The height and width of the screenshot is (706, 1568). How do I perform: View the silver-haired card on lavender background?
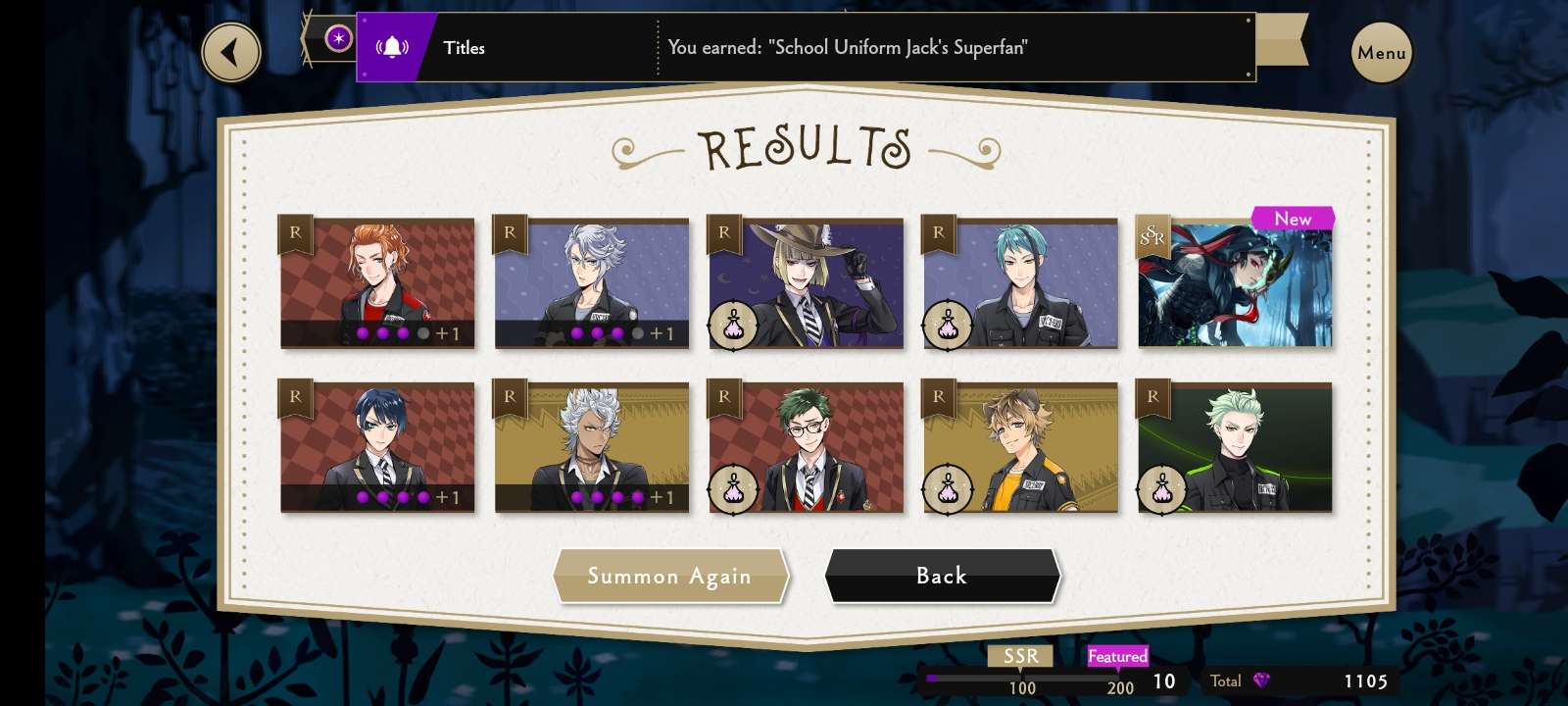click(x=592, y=283)
